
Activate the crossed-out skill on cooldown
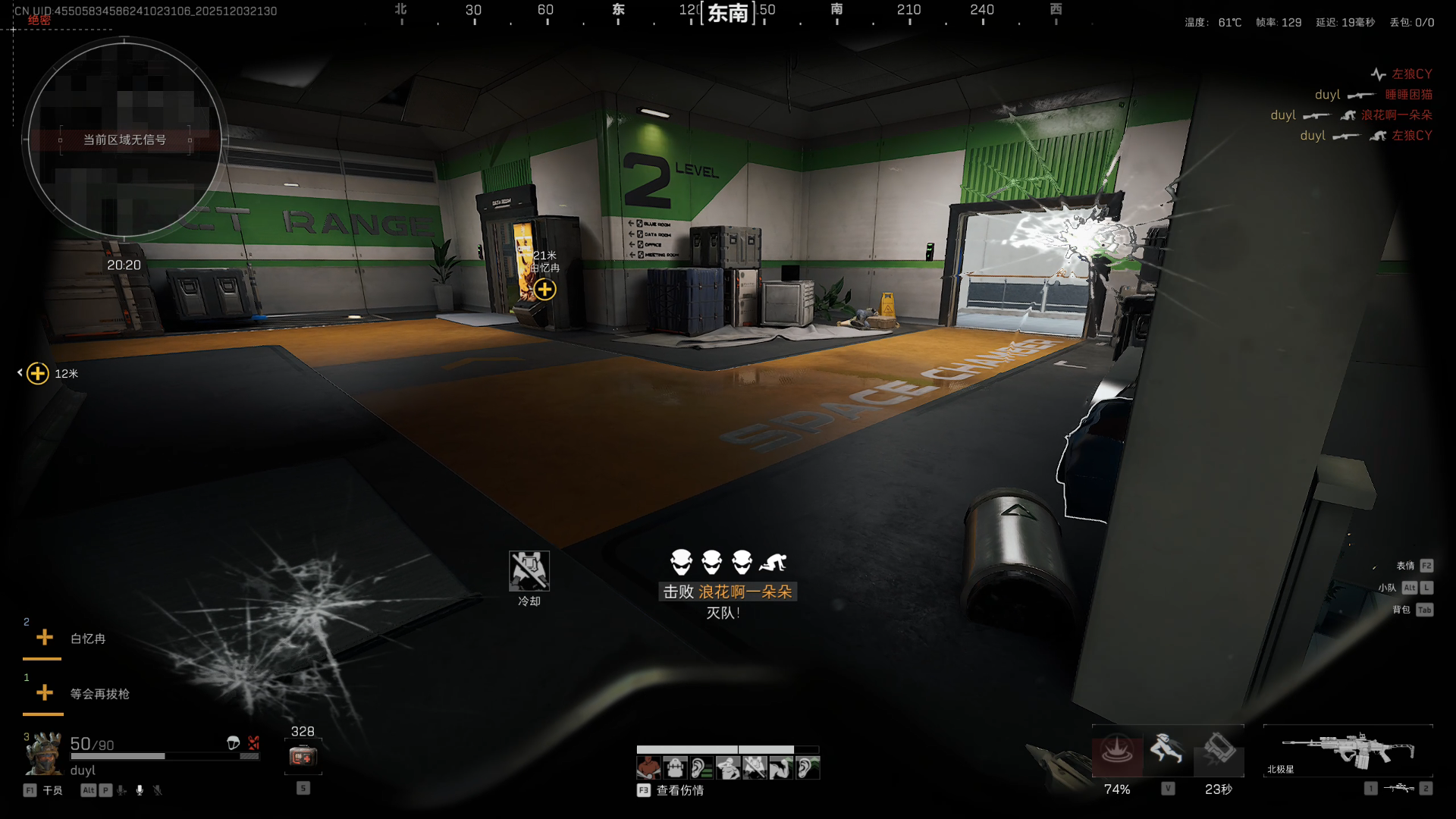tap(529, 570)
